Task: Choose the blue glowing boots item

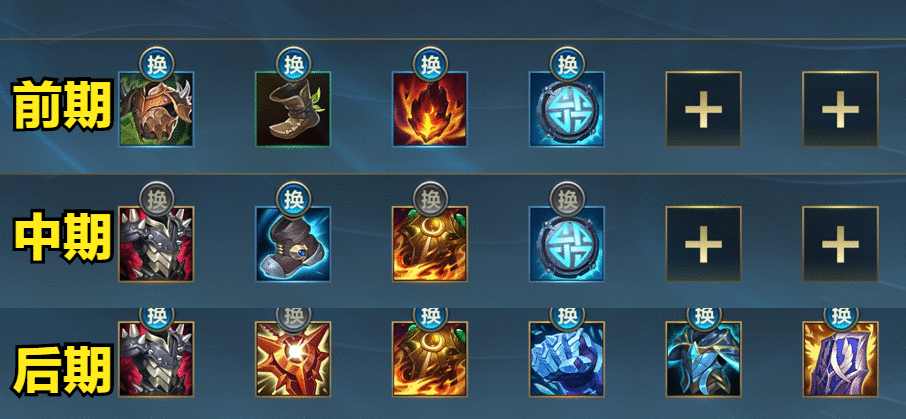Action: pos(293,244)
